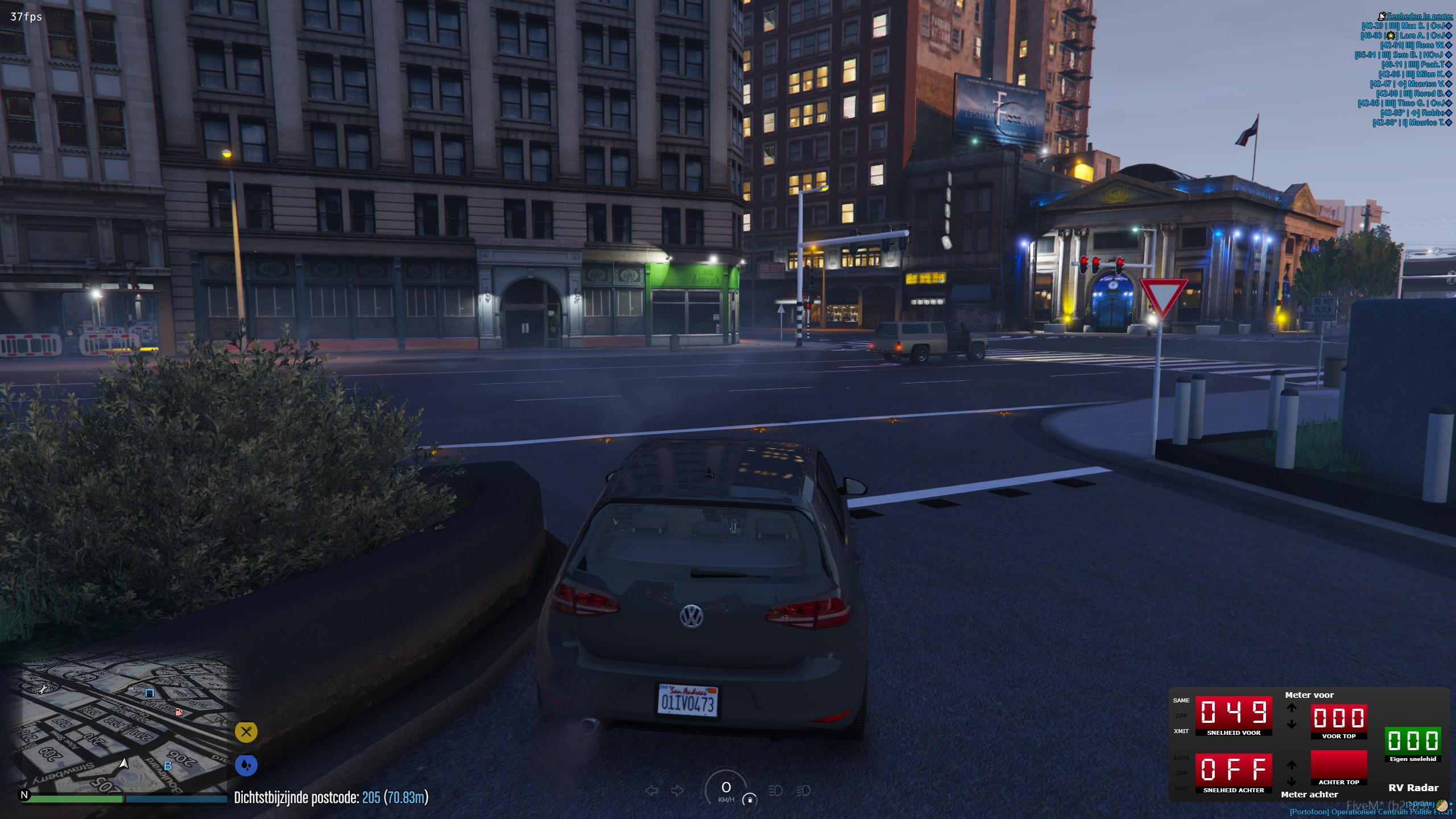
Task: Click the SNELHEID ACHTER radar display showing OFF
Action: click(1233, 770)
